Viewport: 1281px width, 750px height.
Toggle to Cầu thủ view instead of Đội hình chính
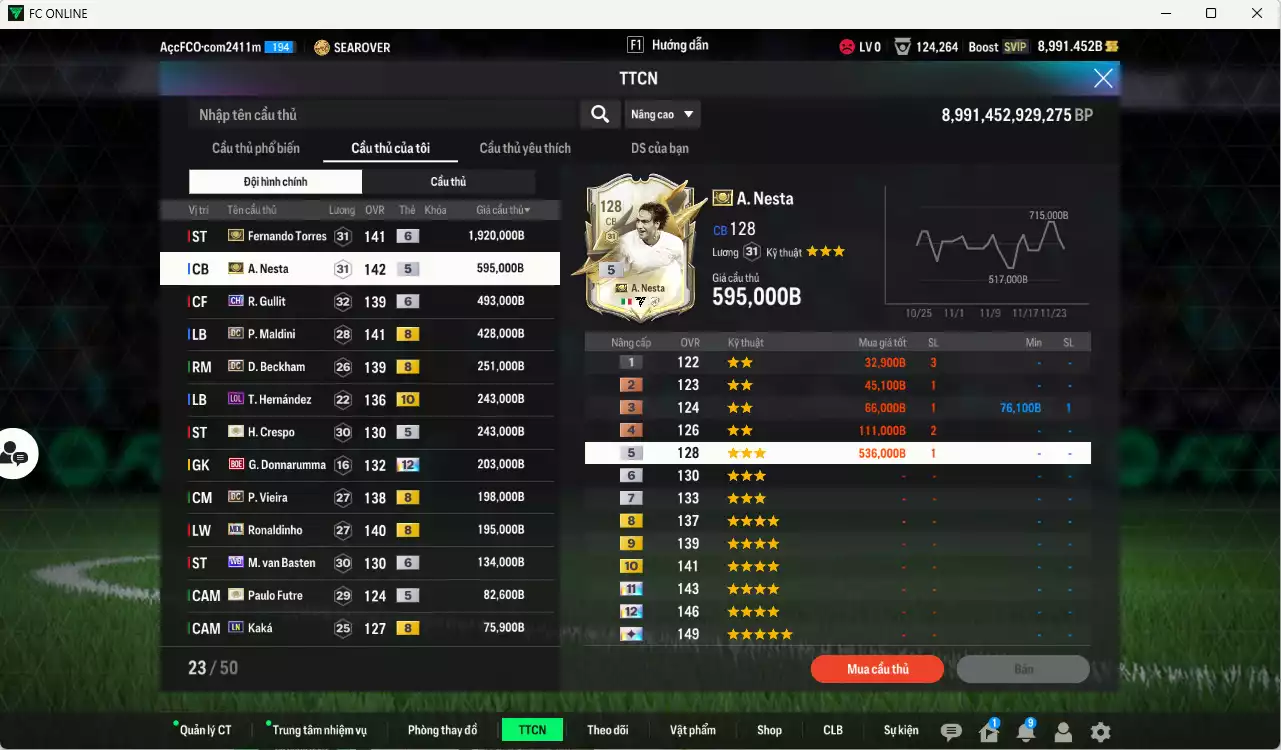tap(448, 181)
